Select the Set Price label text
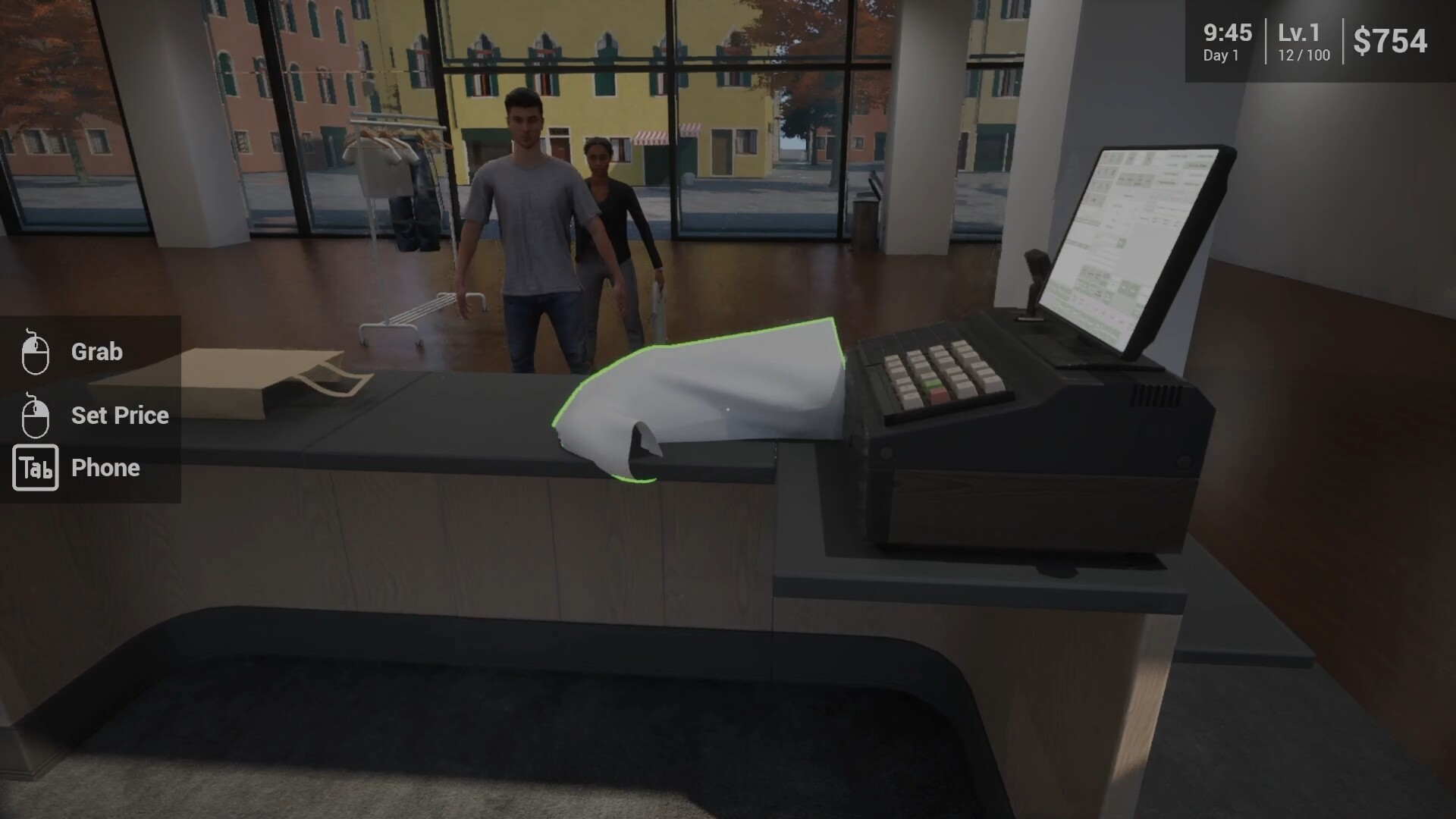 119,415
